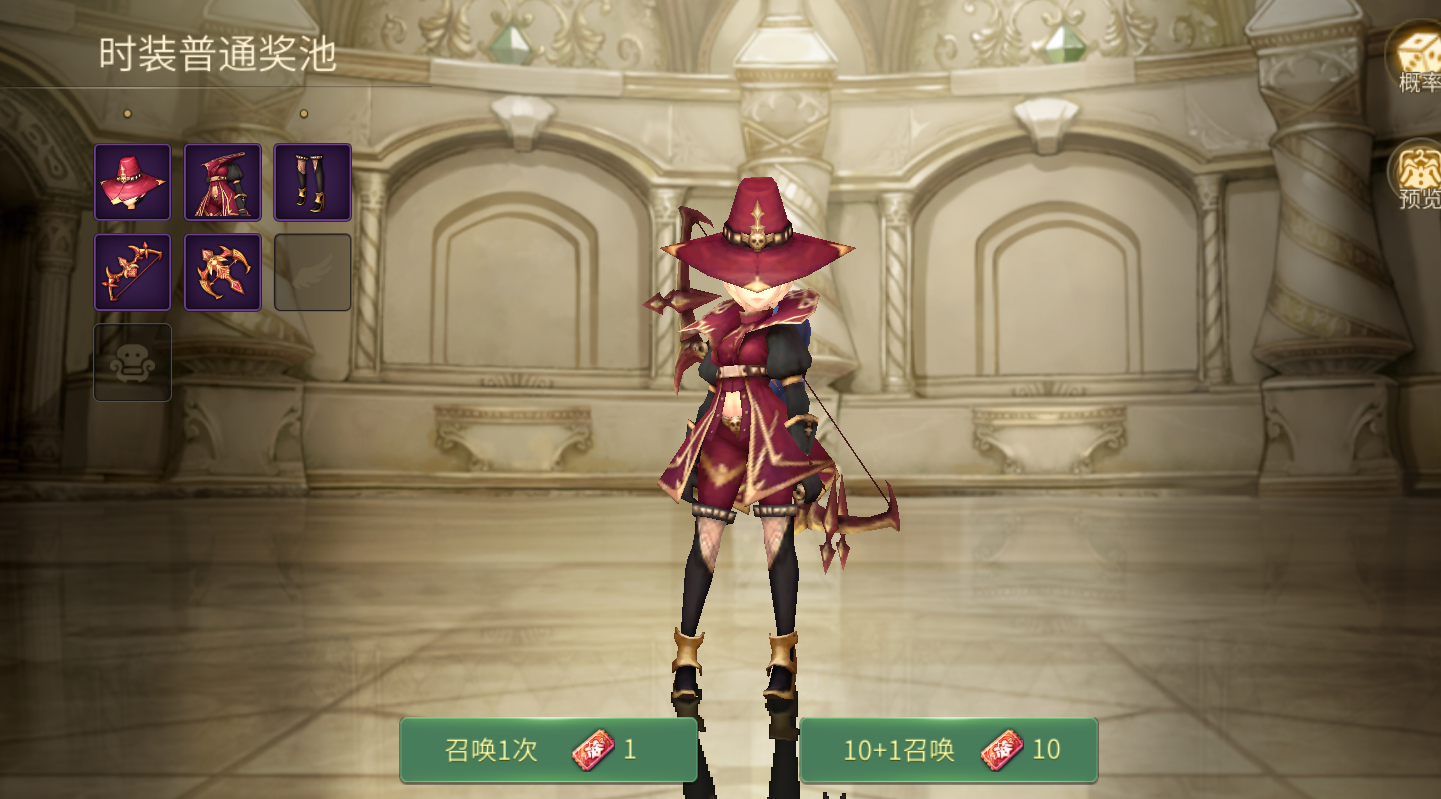
Task: Select the golden bow weapon icon
Action: [132, 272]
